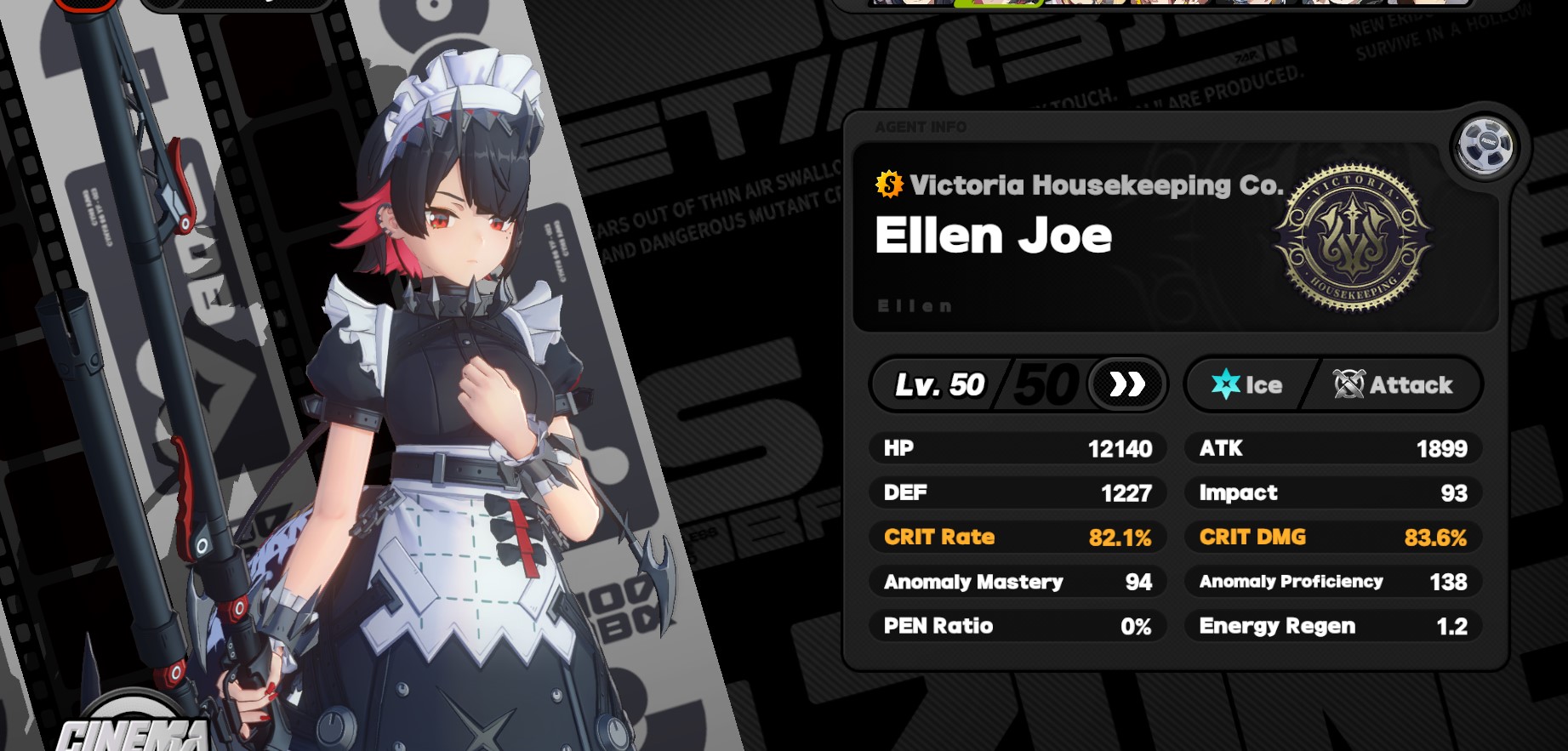Expand details for the CRIT Rate stat
Viewport: 1568px width, 751px height.
pos(1018,537)
